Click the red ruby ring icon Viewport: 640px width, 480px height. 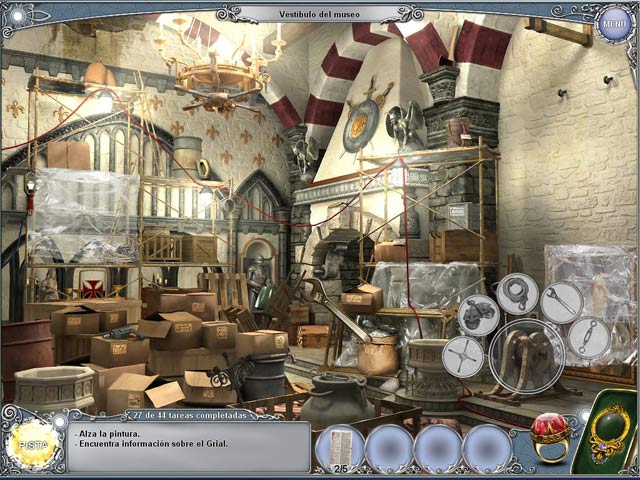pyautogui.click(x=549, y=431)
